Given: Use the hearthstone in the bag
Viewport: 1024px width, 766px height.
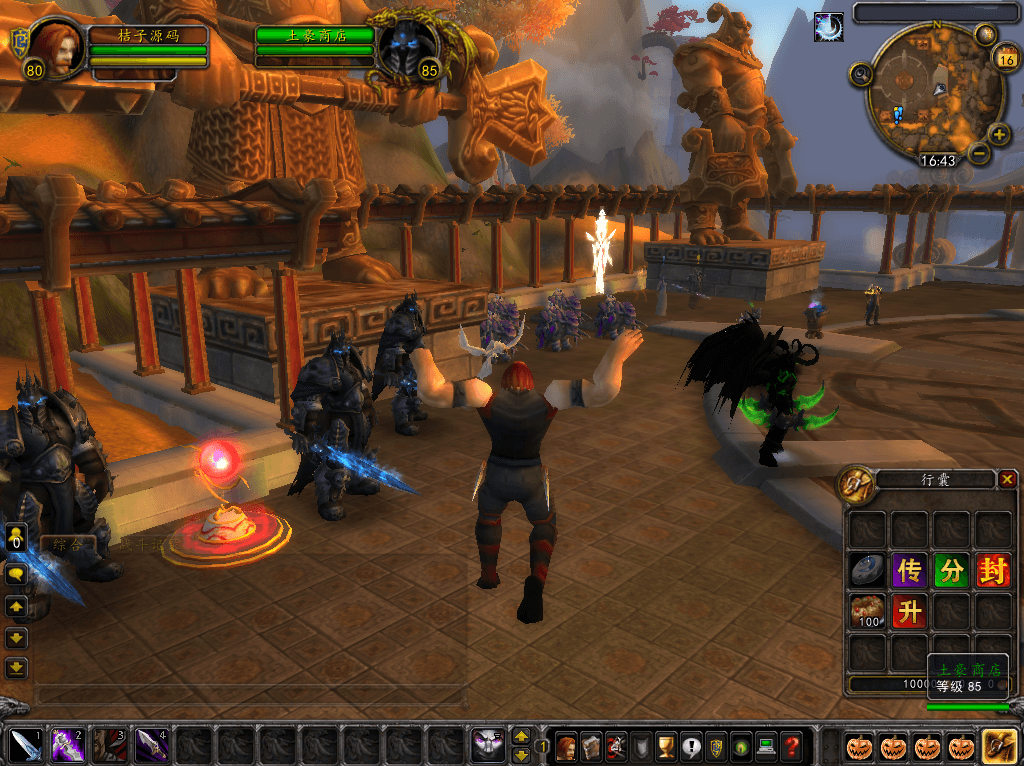Looking at the screenshot, I should 867,570.
